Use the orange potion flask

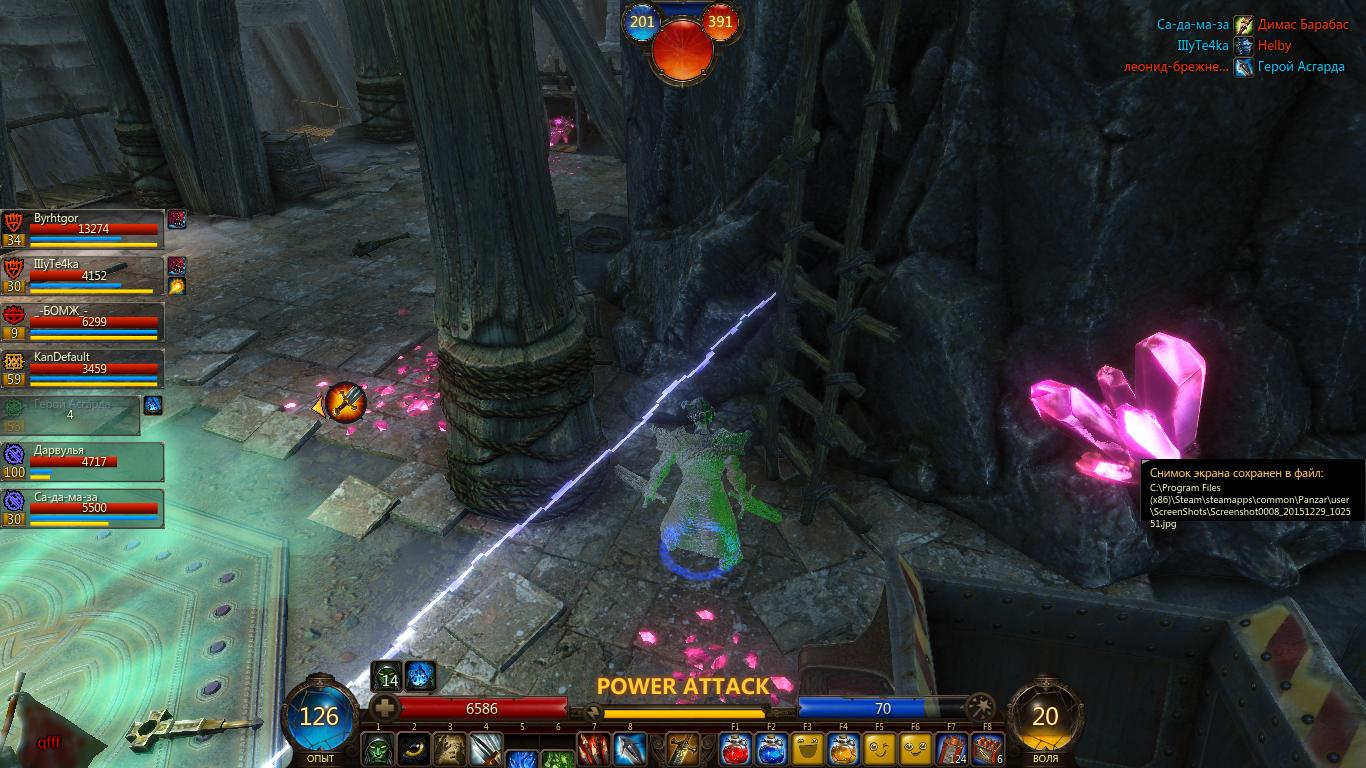pos(843,750)
